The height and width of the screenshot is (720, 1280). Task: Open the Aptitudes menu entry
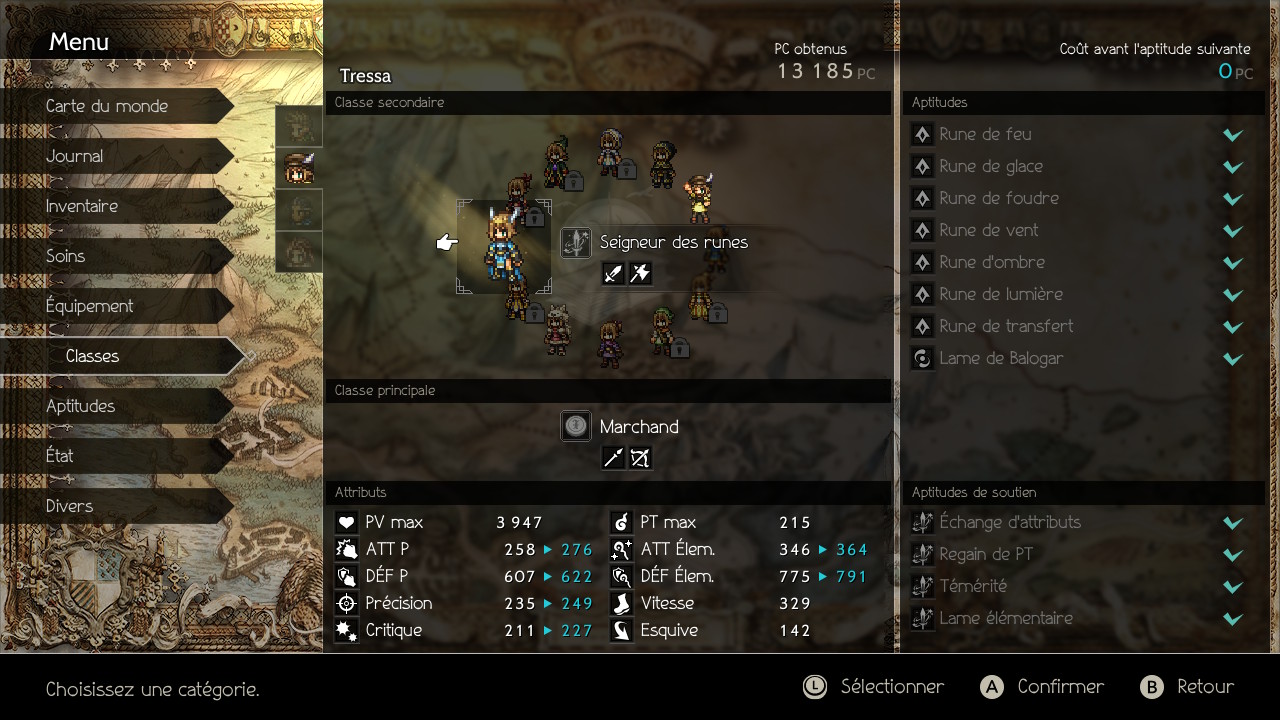(81, 406)
